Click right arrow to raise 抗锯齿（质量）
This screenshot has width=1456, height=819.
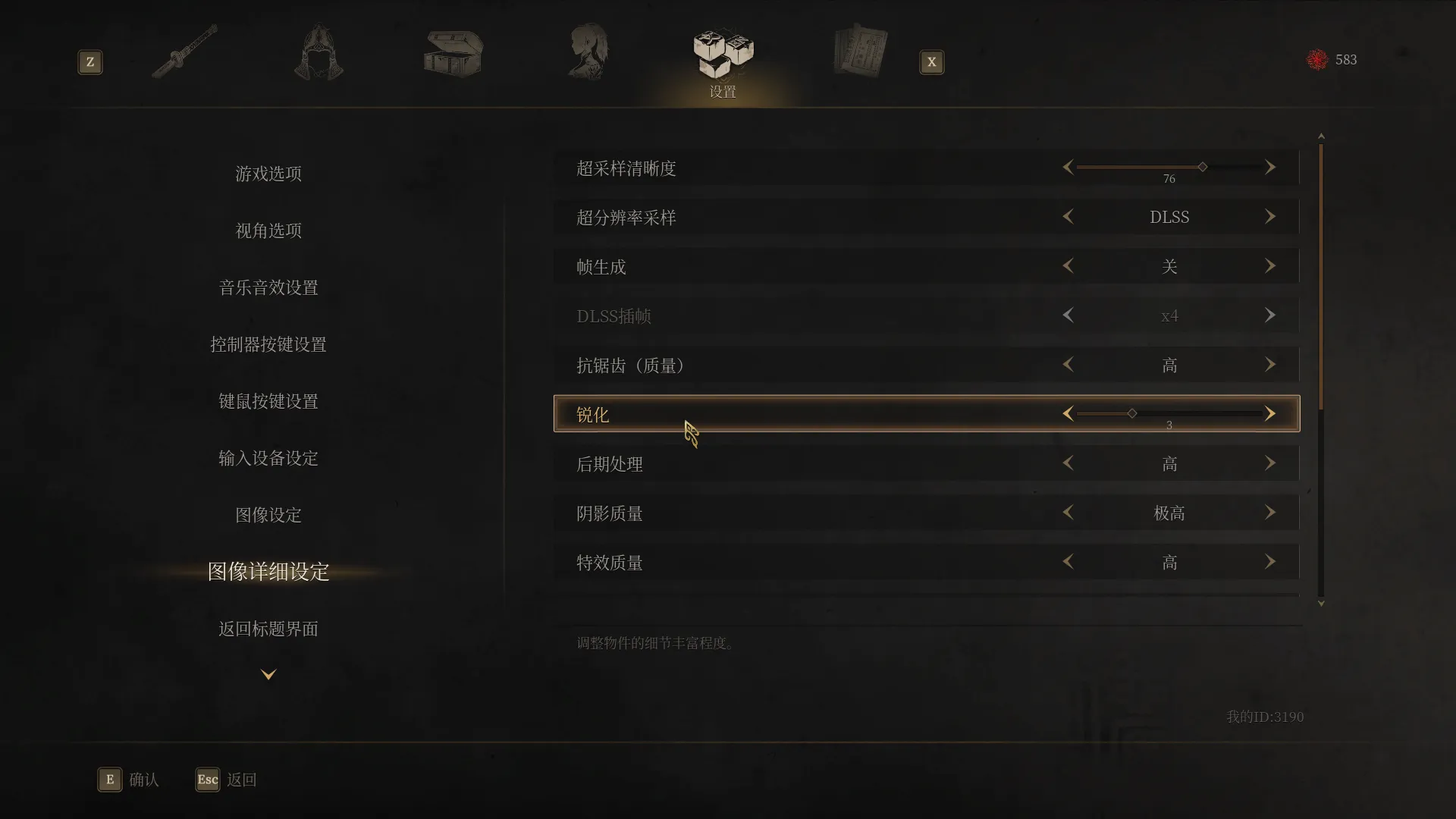[1270, 365]
